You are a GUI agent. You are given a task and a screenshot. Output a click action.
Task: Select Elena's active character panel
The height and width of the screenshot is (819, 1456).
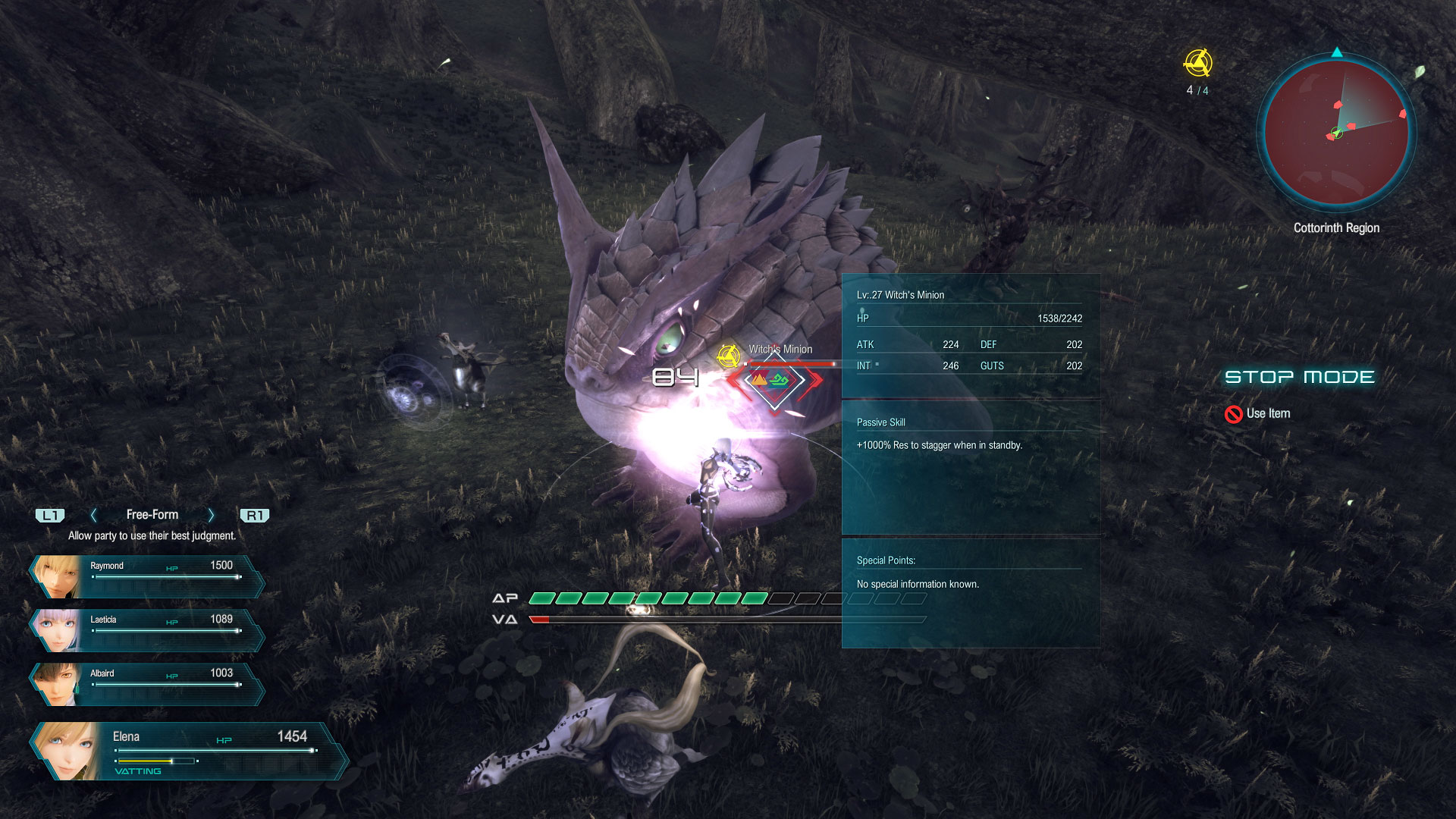coord(186,751)
